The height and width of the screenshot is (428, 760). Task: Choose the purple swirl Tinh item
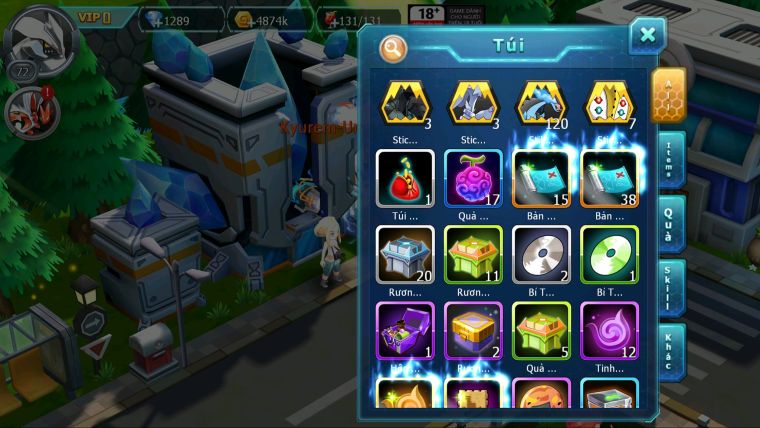click(609, 330)
